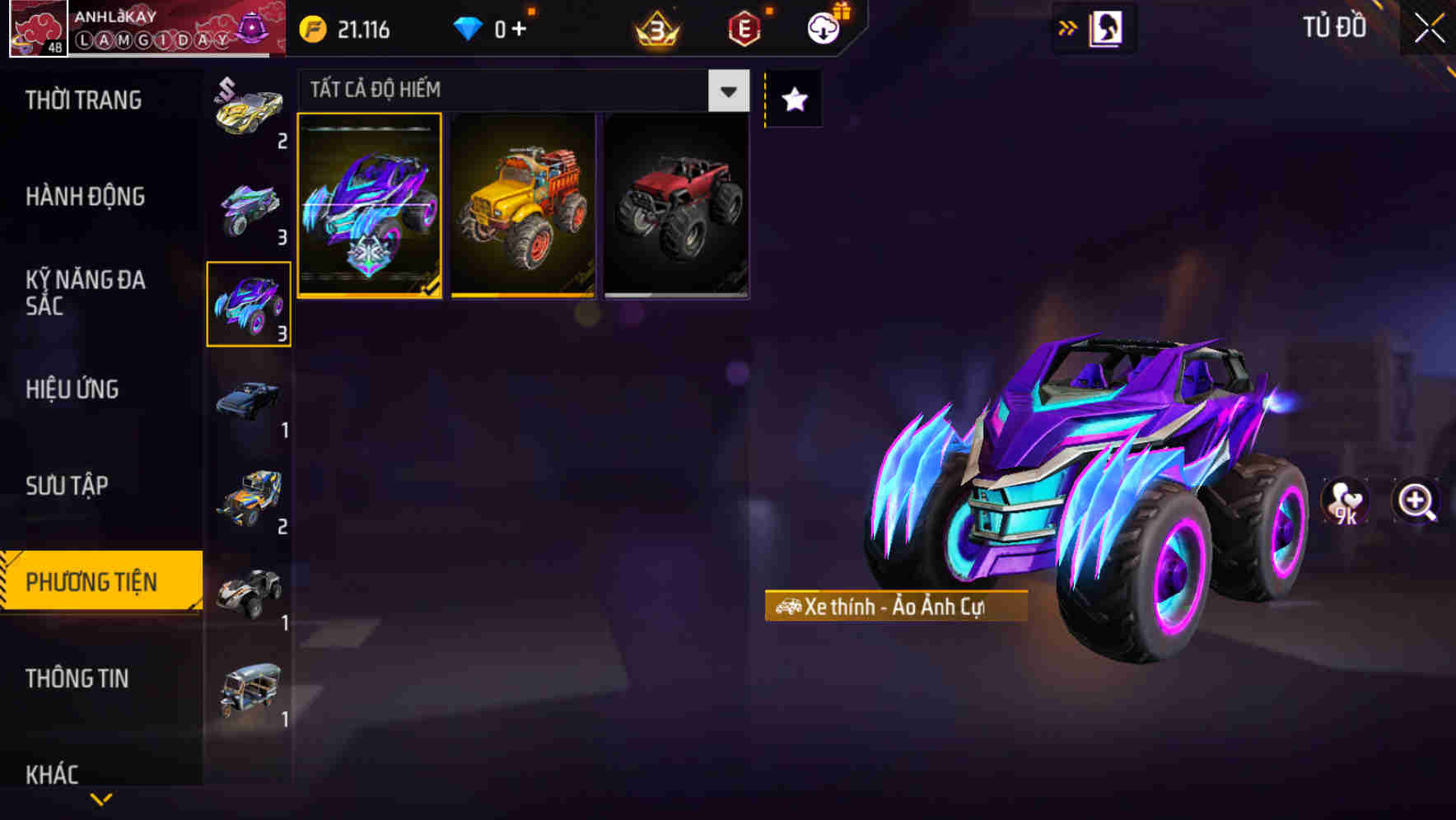This screenshot has height=820, width=1456.
Task: Select the THÔNG TIN category
Action: point(78,679)
